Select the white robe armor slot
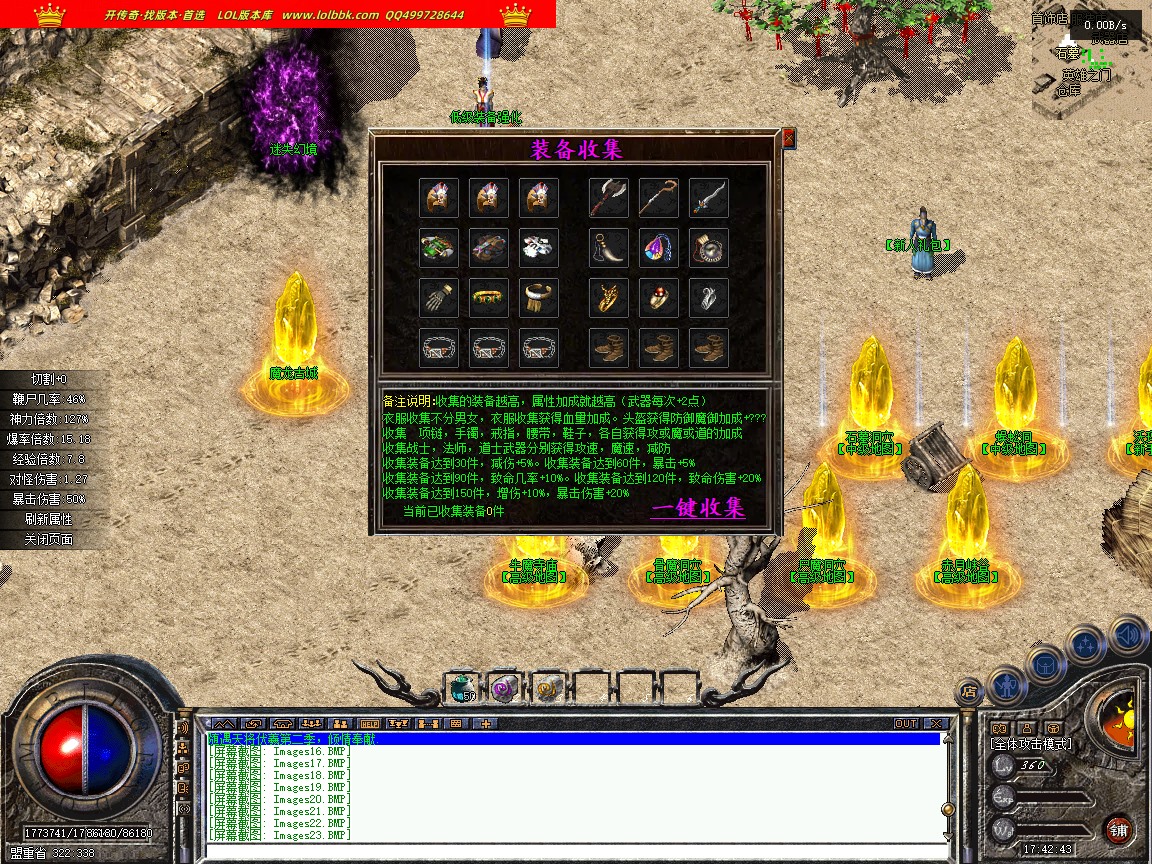1152x864 pixels. click(x=539, y=248)
